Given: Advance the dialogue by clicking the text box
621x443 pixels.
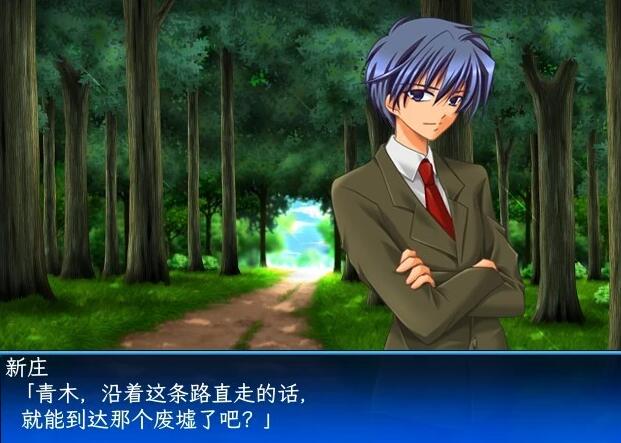Looking at the screenshot, I should tap(310, 397).
